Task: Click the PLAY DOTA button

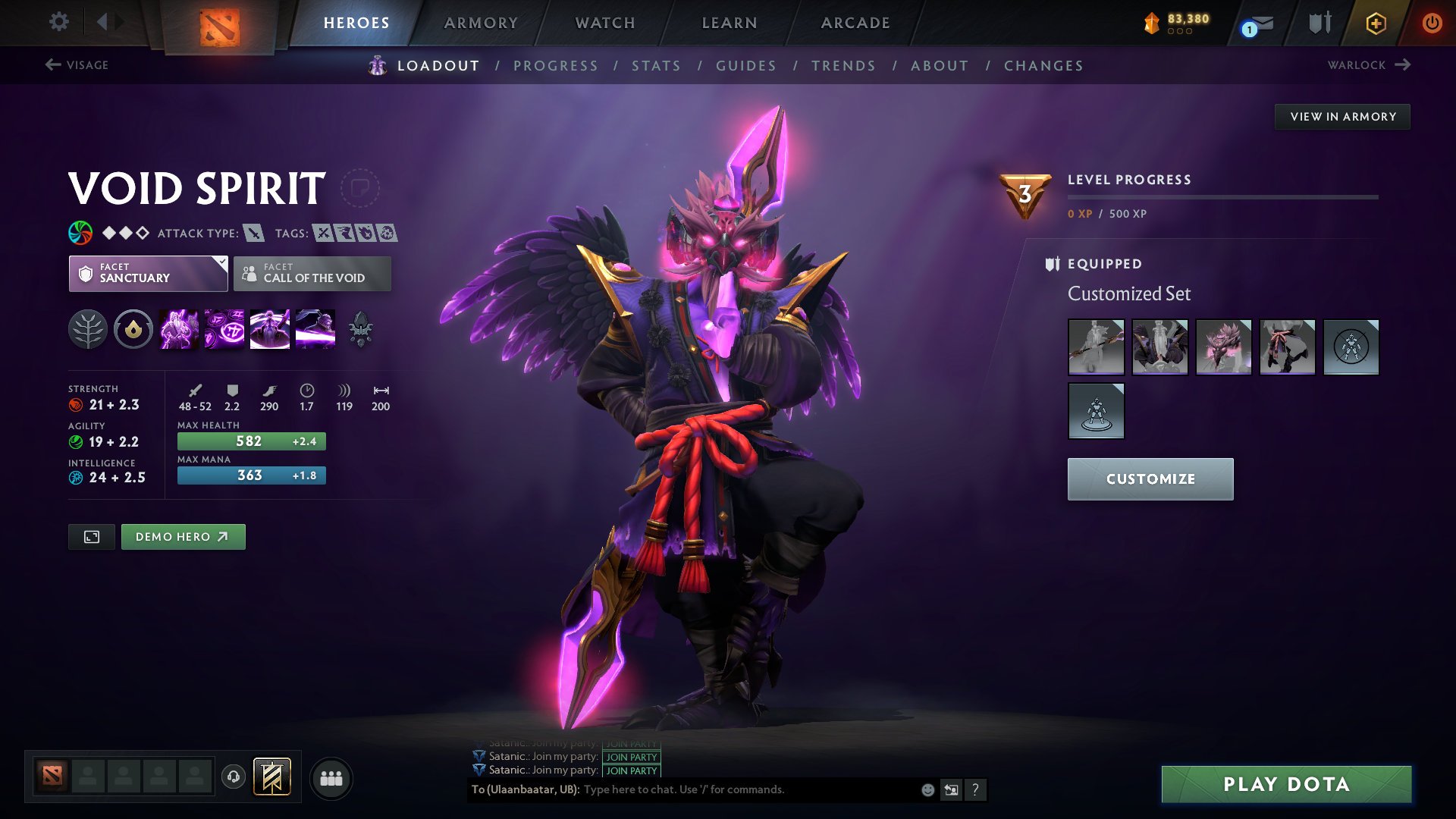Action: (1285, 784)
